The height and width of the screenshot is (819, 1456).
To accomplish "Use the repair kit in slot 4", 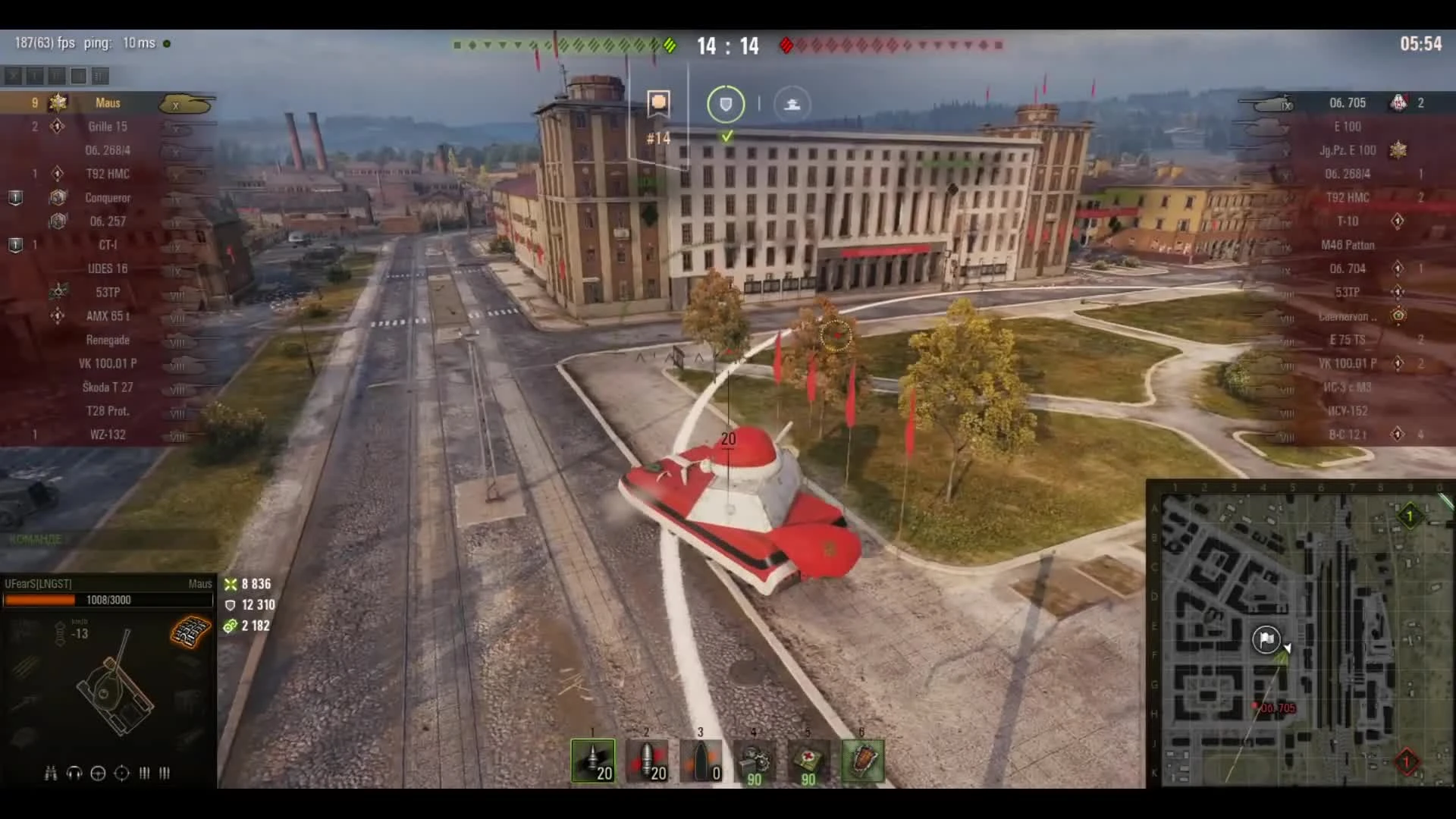I will 754,761.
